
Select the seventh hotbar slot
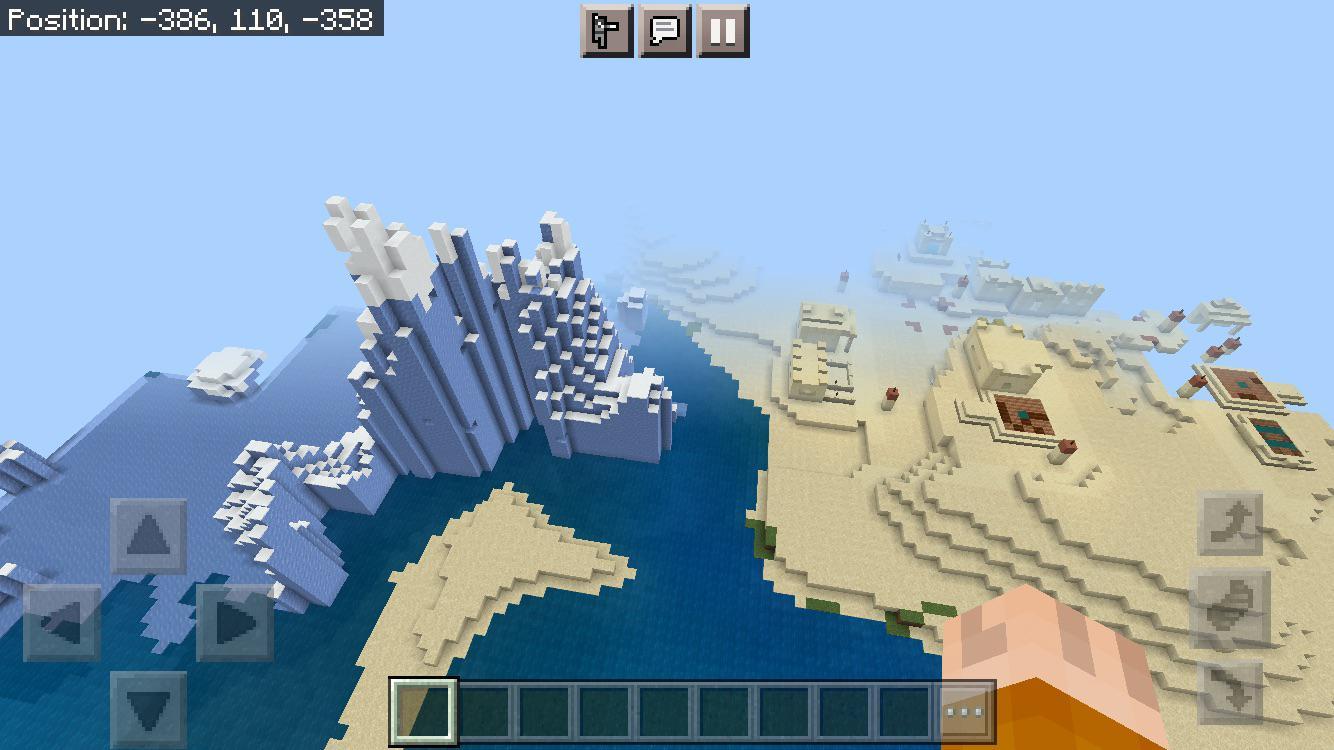(786, 711)
